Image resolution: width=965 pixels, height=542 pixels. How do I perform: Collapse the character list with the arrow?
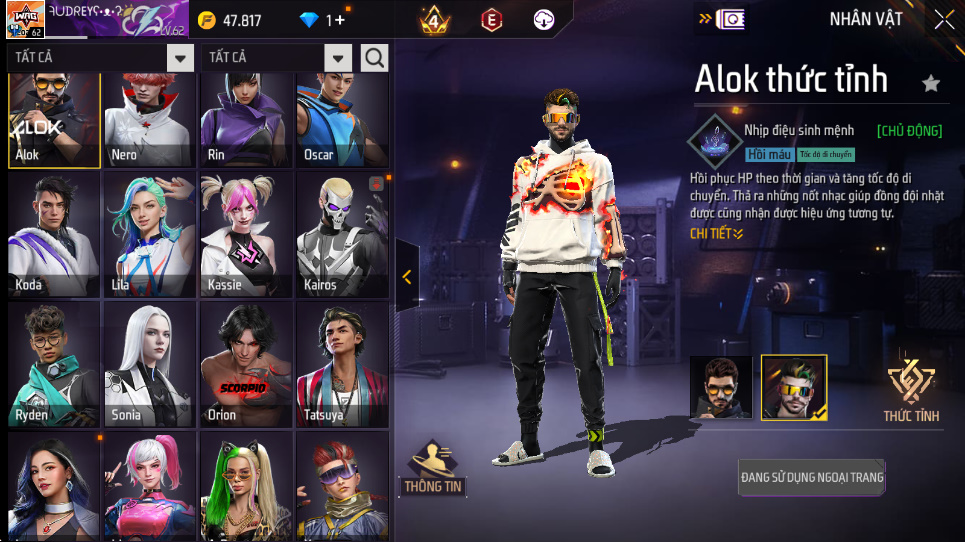(x=407, y=277)
